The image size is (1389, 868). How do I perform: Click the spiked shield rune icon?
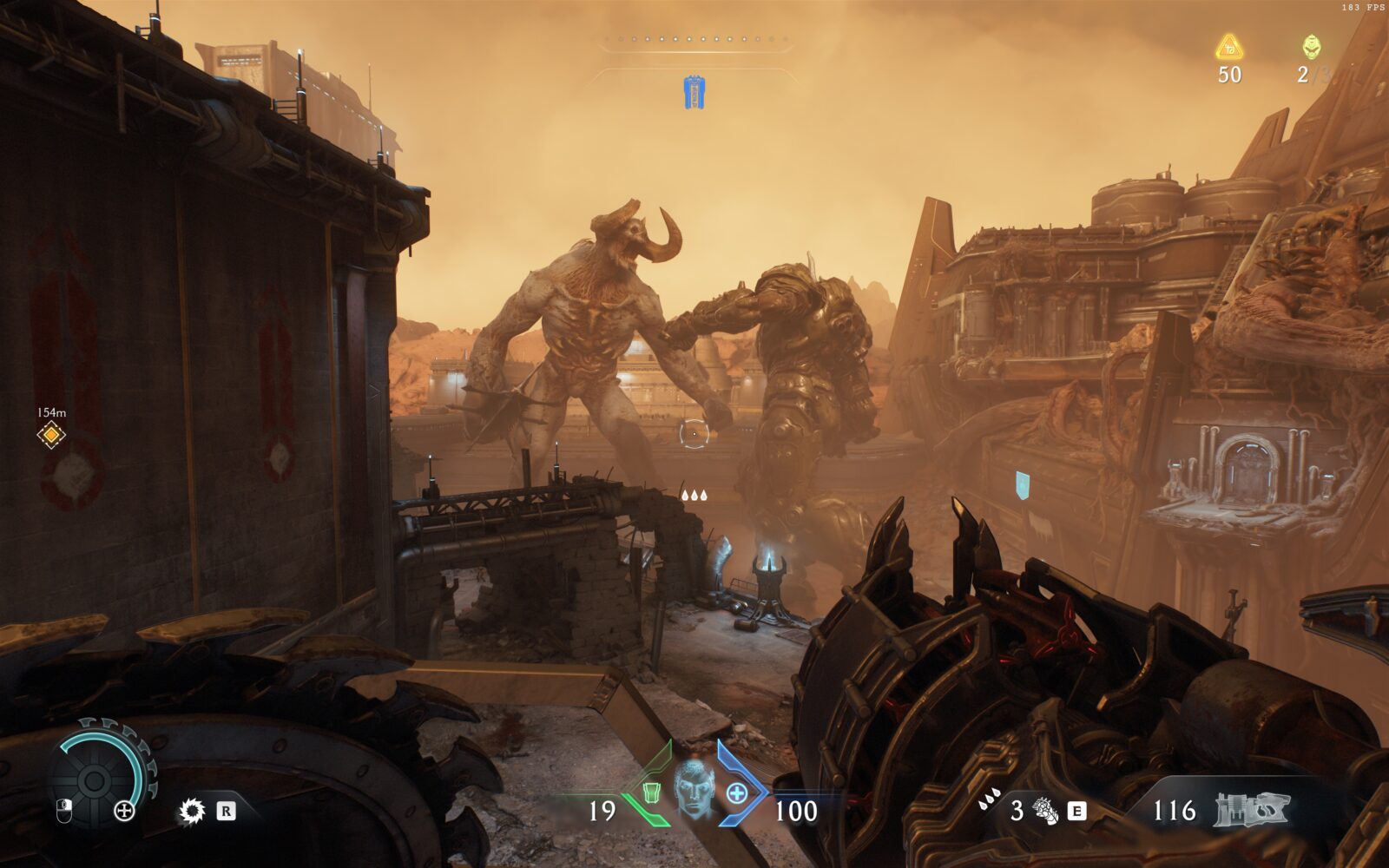191,811
